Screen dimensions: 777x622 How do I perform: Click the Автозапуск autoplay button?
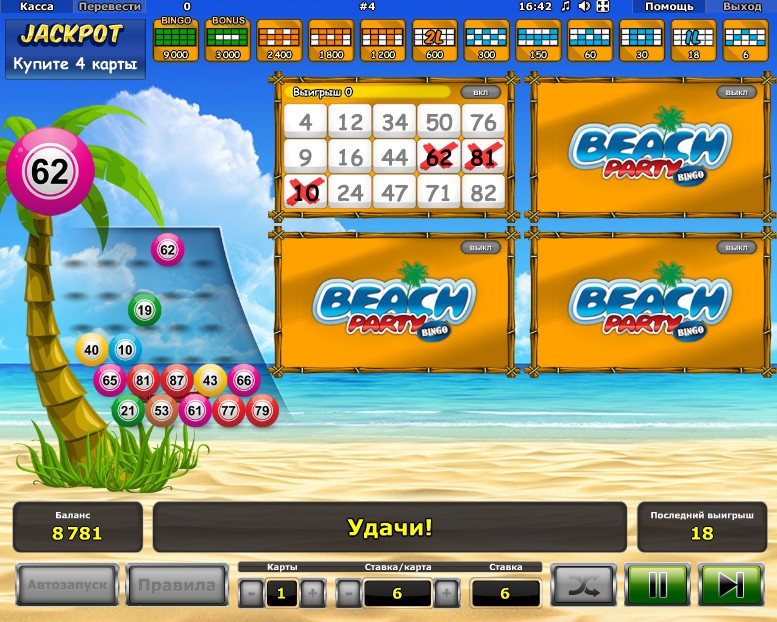tap(67, 585)
